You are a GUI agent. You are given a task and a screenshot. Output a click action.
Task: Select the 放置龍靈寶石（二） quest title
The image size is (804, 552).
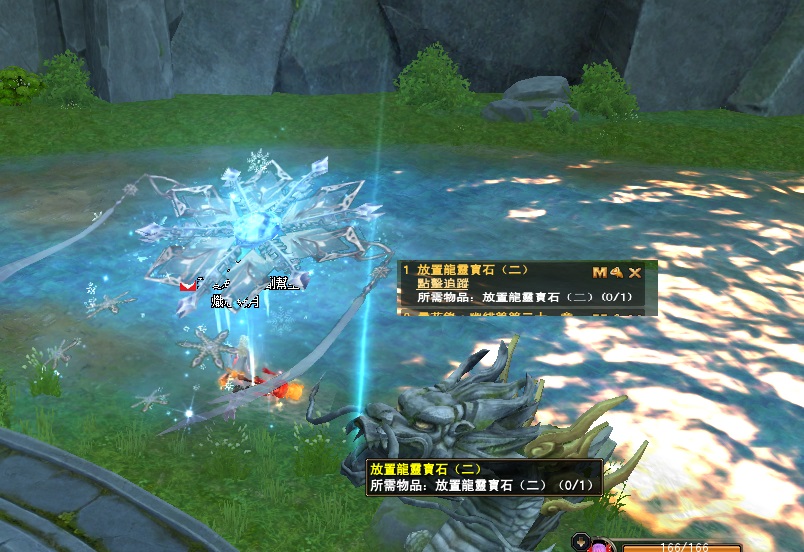pos(472,271)
